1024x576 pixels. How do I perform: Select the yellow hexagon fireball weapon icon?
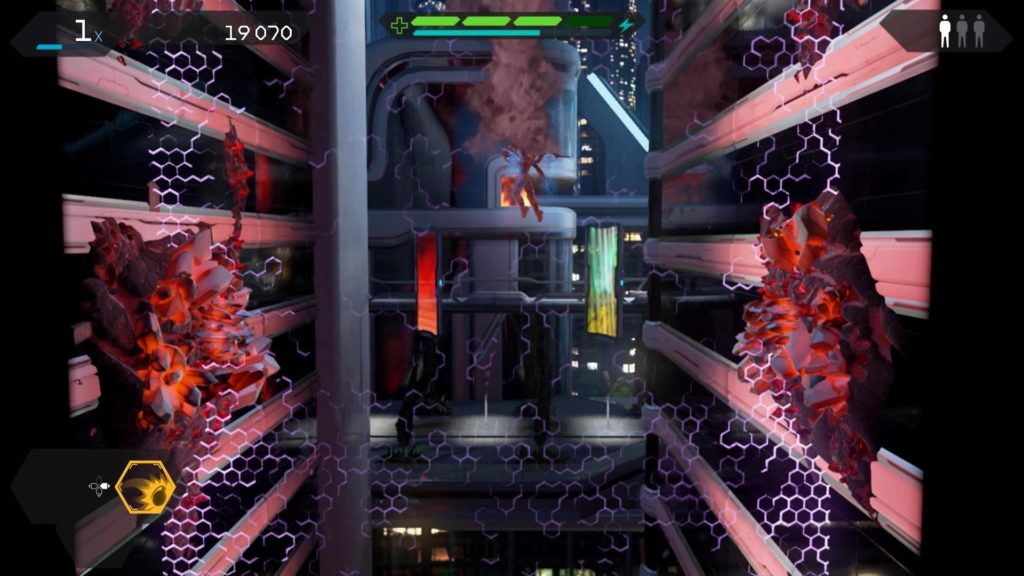[145, 488]
